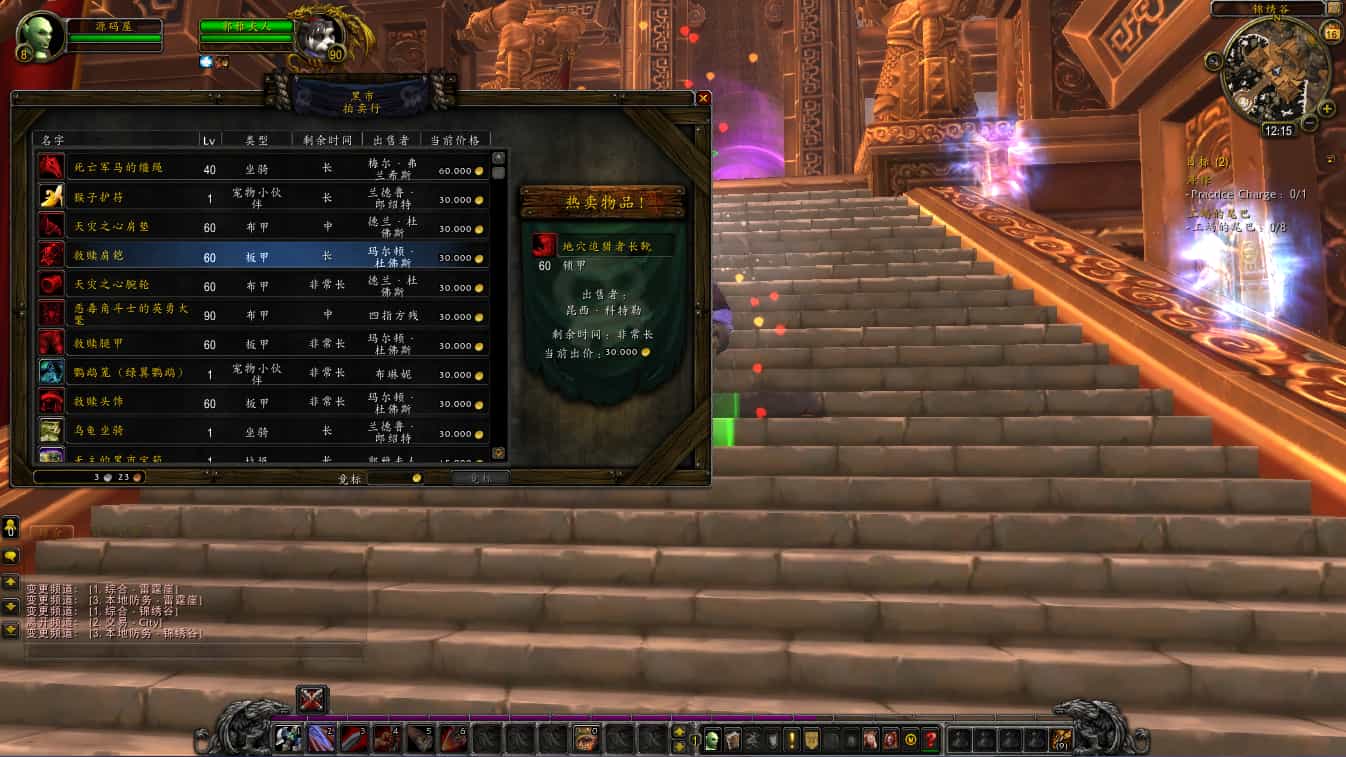
Task: Open the backpack slot on the bag bar
Action: point(1062,740)
